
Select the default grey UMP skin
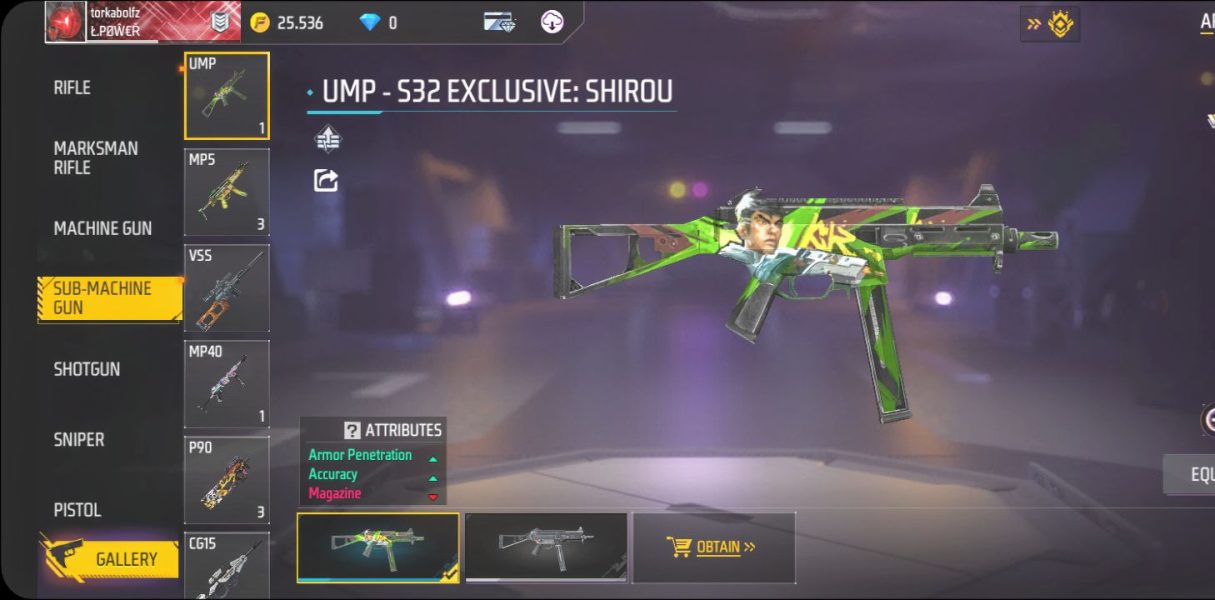tap(546, 547)
